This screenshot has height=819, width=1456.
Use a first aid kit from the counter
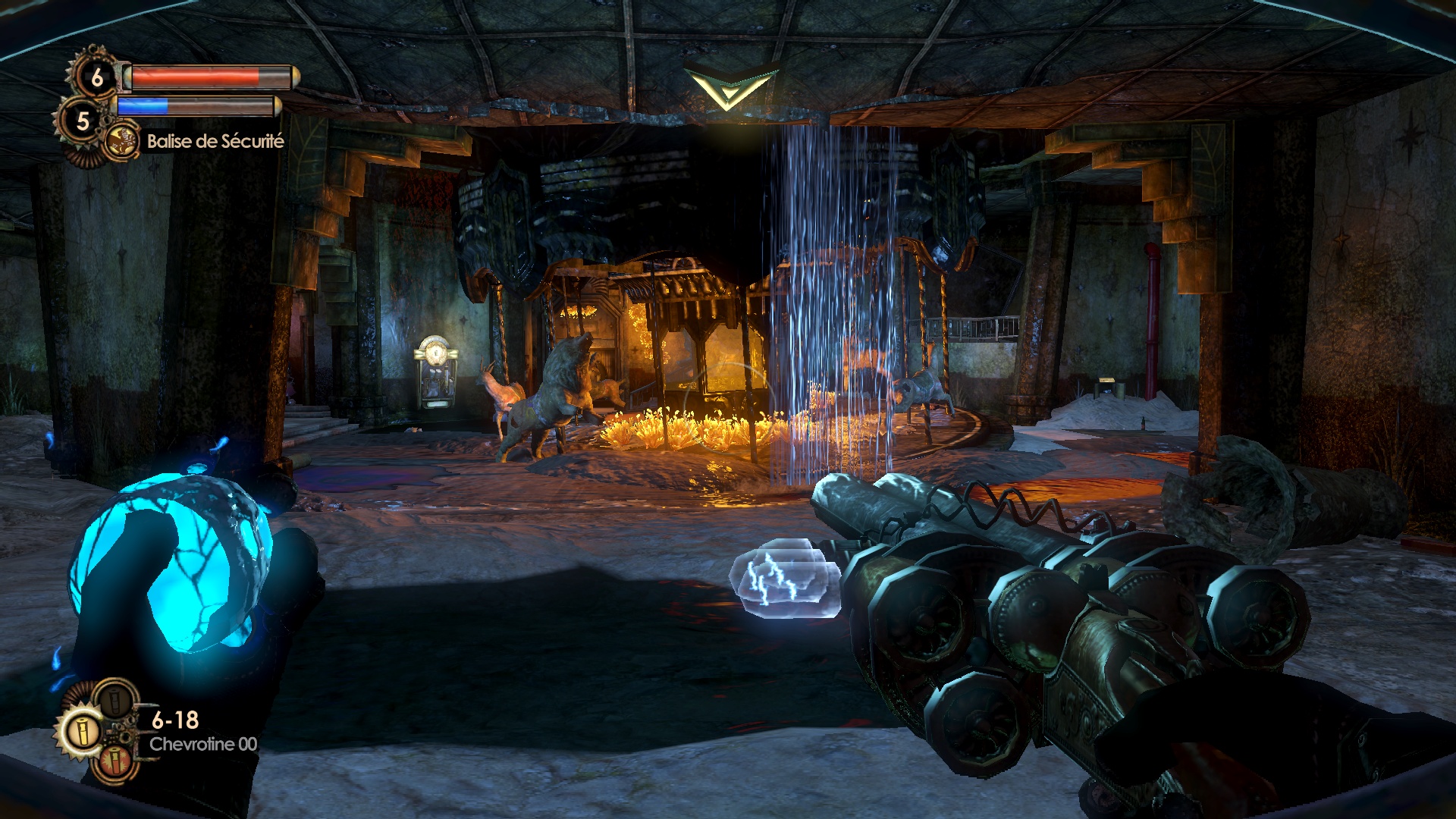[x=97, y=77]
